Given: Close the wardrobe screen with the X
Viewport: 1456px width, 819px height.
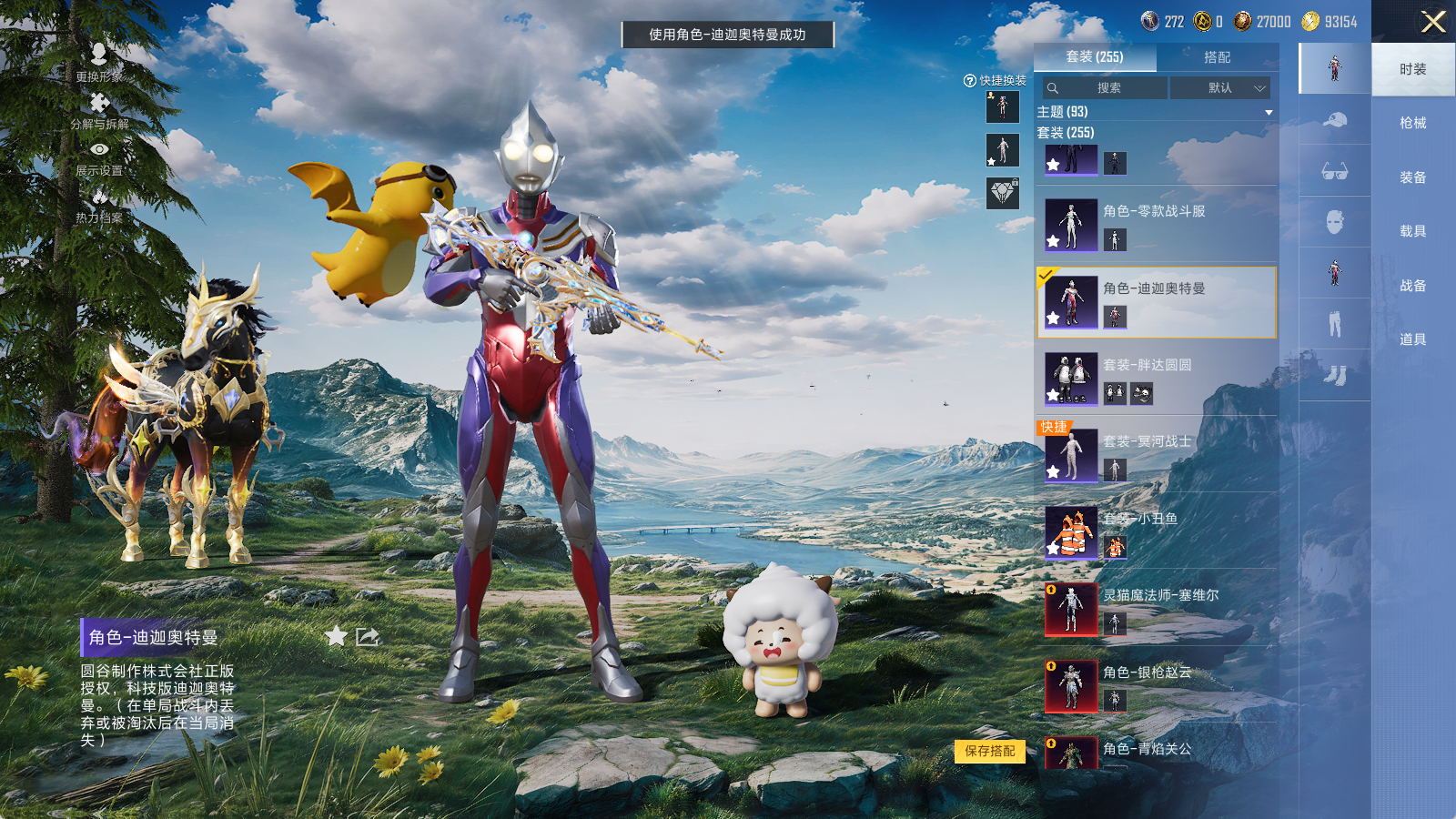Looking at the screenshot, I should (1433, 22).
